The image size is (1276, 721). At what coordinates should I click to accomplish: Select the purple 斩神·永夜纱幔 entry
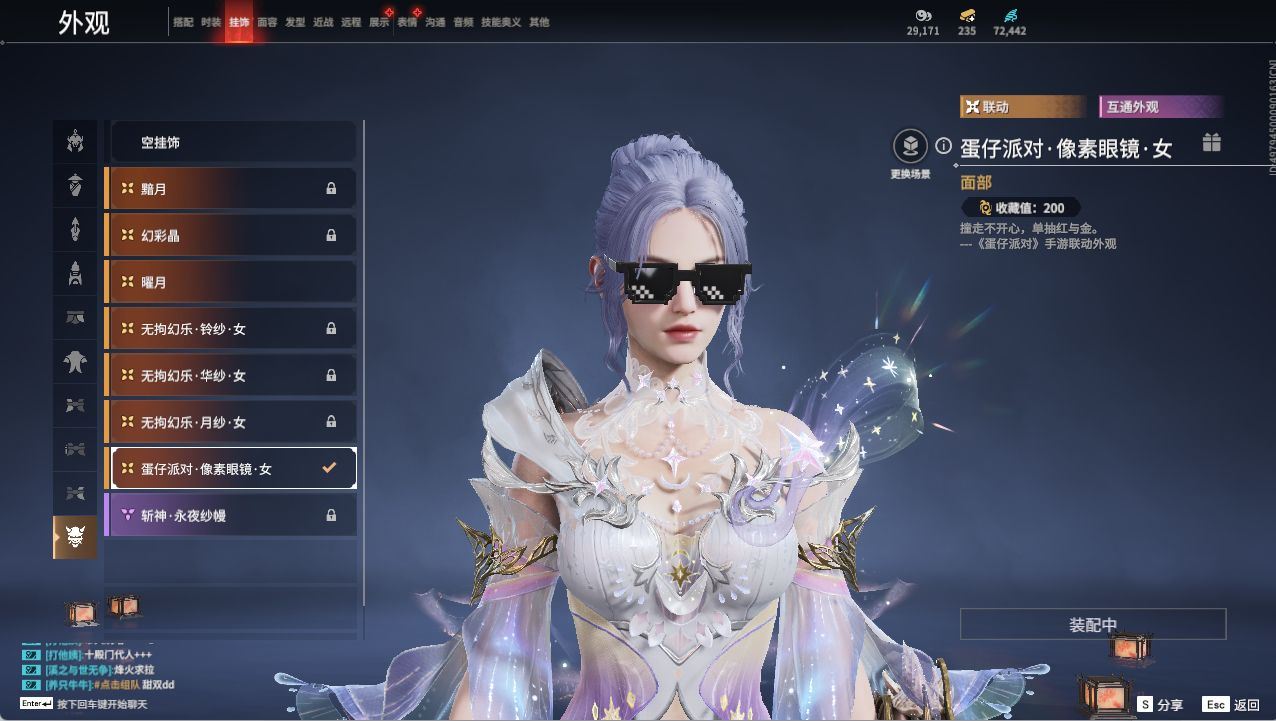point(231,515)
